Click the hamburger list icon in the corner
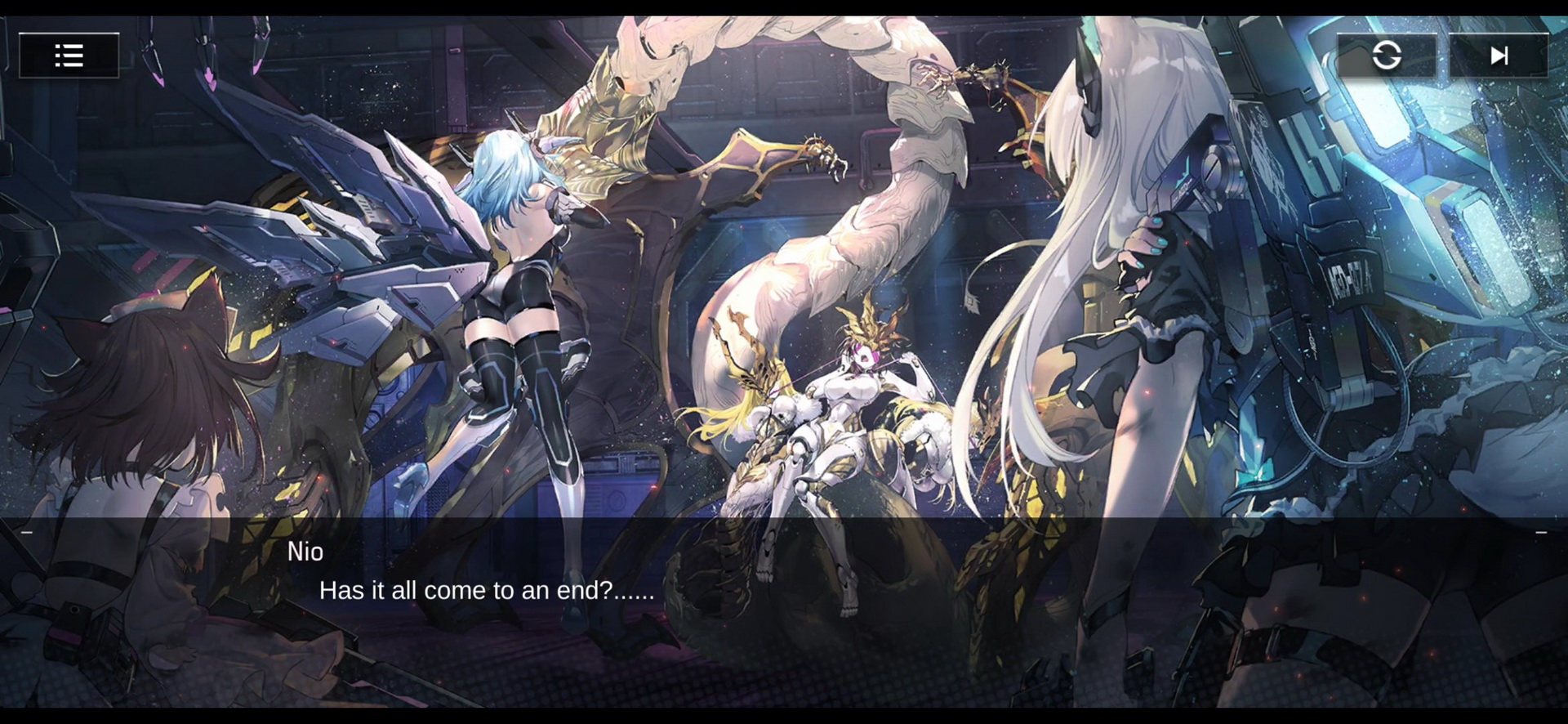The image size is (1568, 724). pyautogui.click(x=69, y=55)
